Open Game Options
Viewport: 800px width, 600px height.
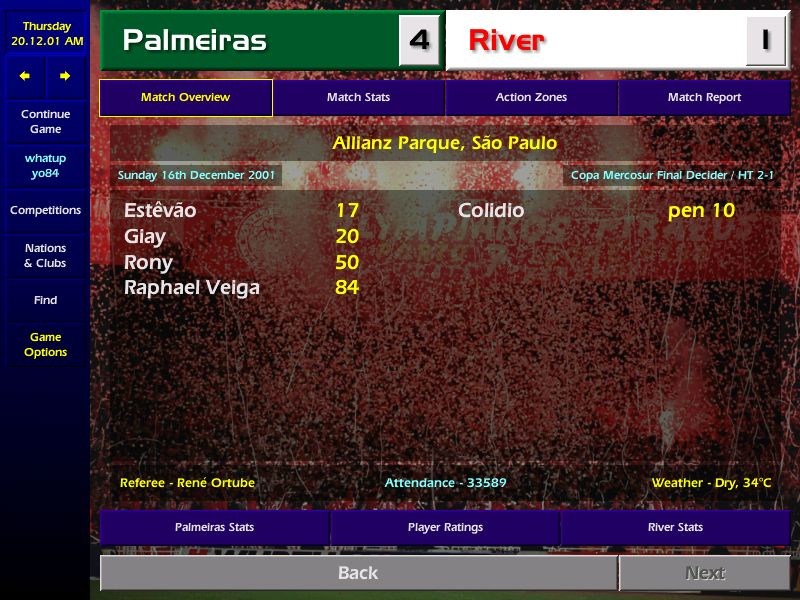coord(45,345)
